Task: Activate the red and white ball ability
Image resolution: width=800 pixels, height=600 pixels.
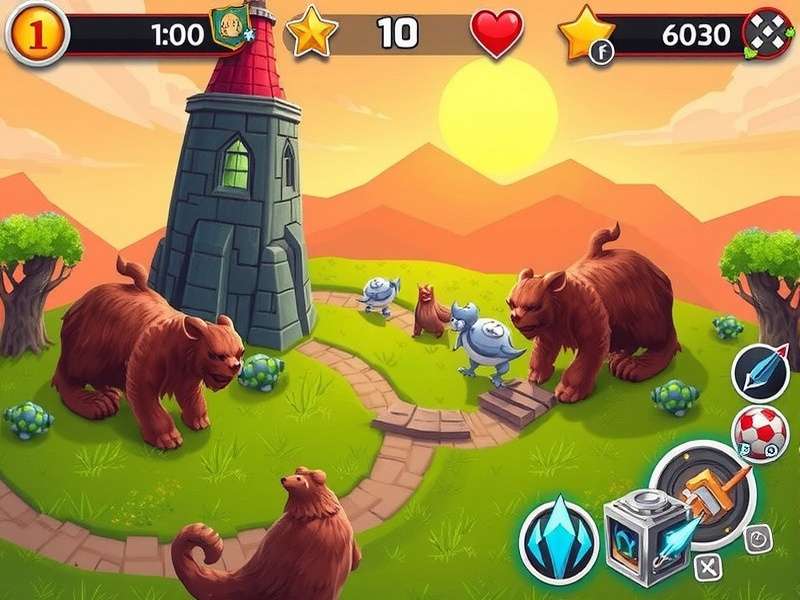Action: (761, 433)
